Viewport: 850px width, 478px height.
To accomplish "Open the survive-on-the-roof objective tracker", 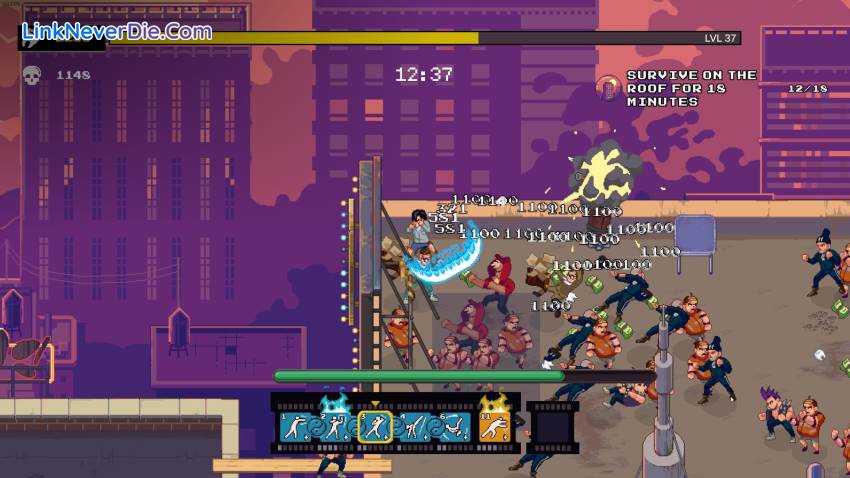I will click(x=691, y=88).
